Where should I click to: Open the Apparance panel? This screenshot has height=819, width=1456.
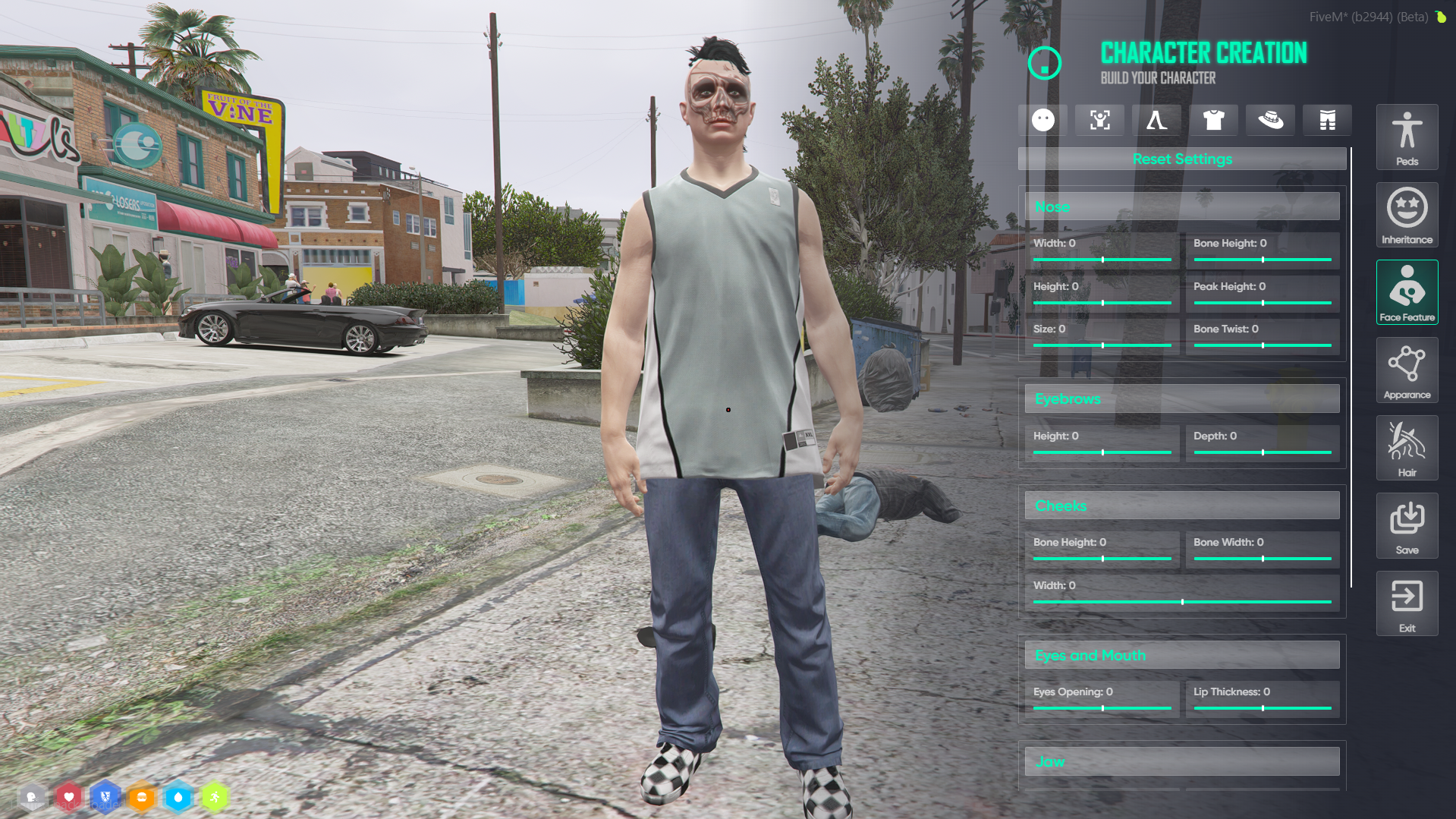[x=1406, y=370]
